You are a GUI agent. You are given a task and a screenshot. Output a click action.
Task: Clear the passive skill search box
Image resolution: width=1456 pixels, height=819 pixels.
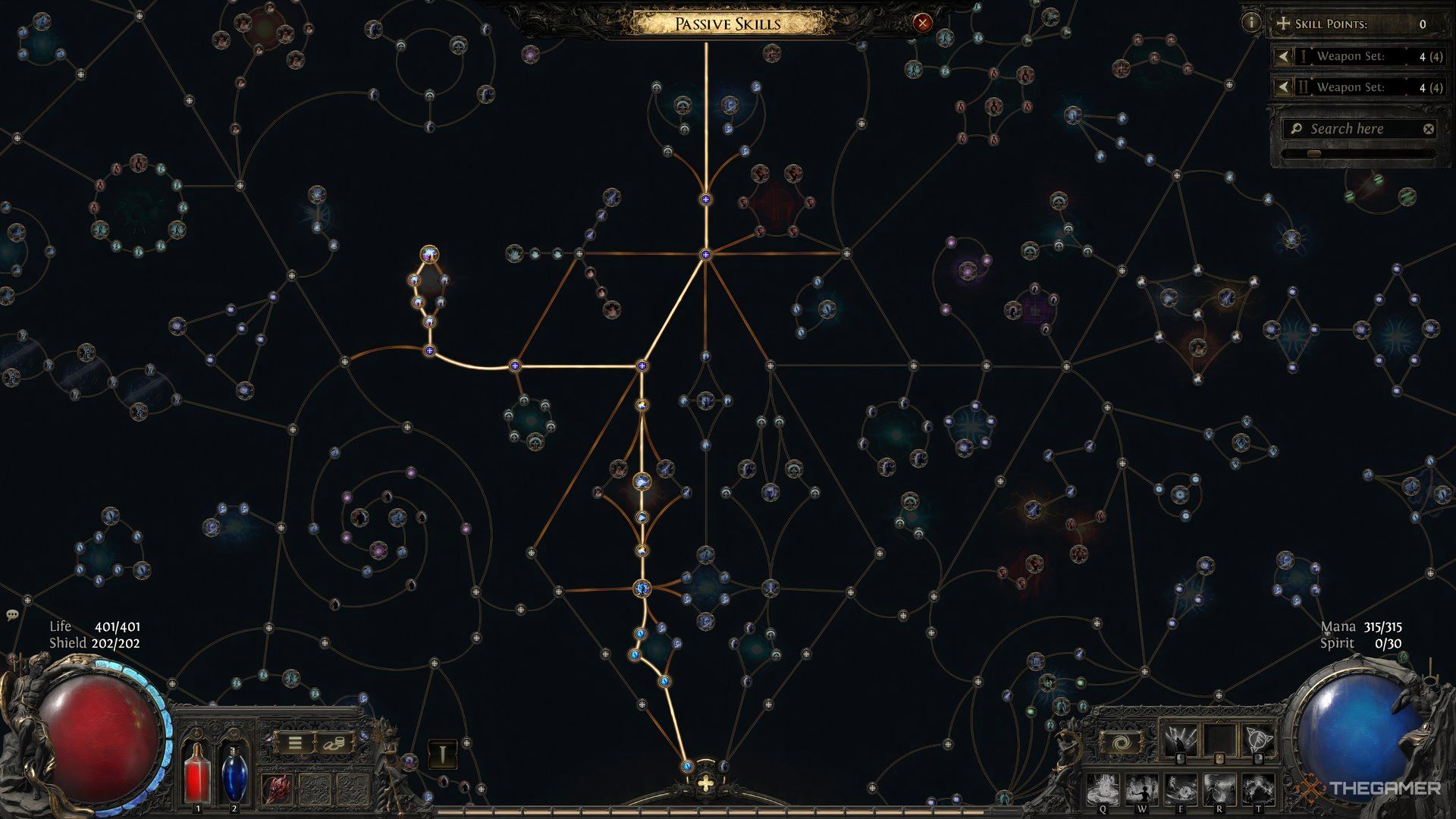(1428, 129)
